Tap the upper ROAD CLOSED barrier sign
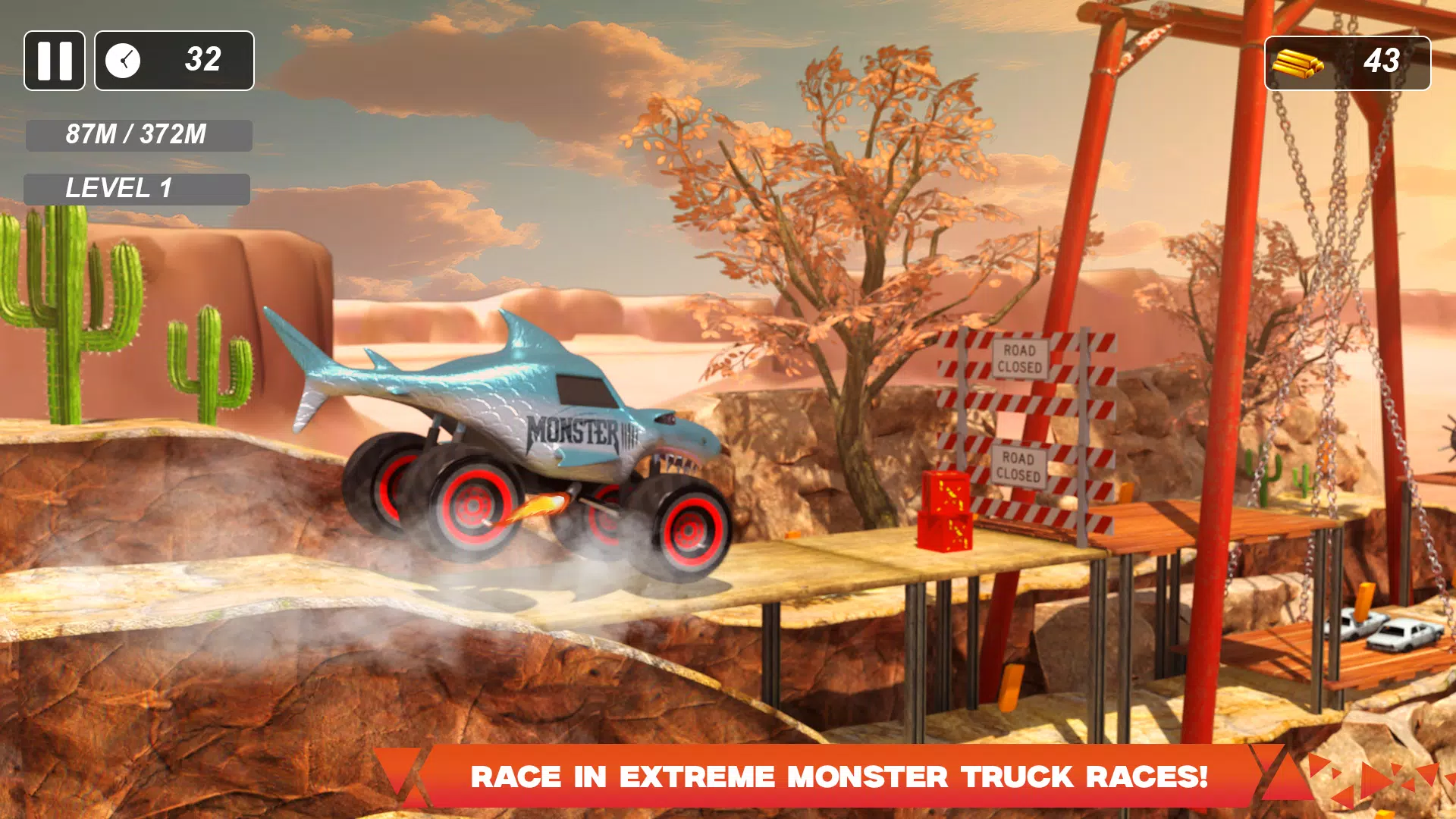 (1020, 360)
